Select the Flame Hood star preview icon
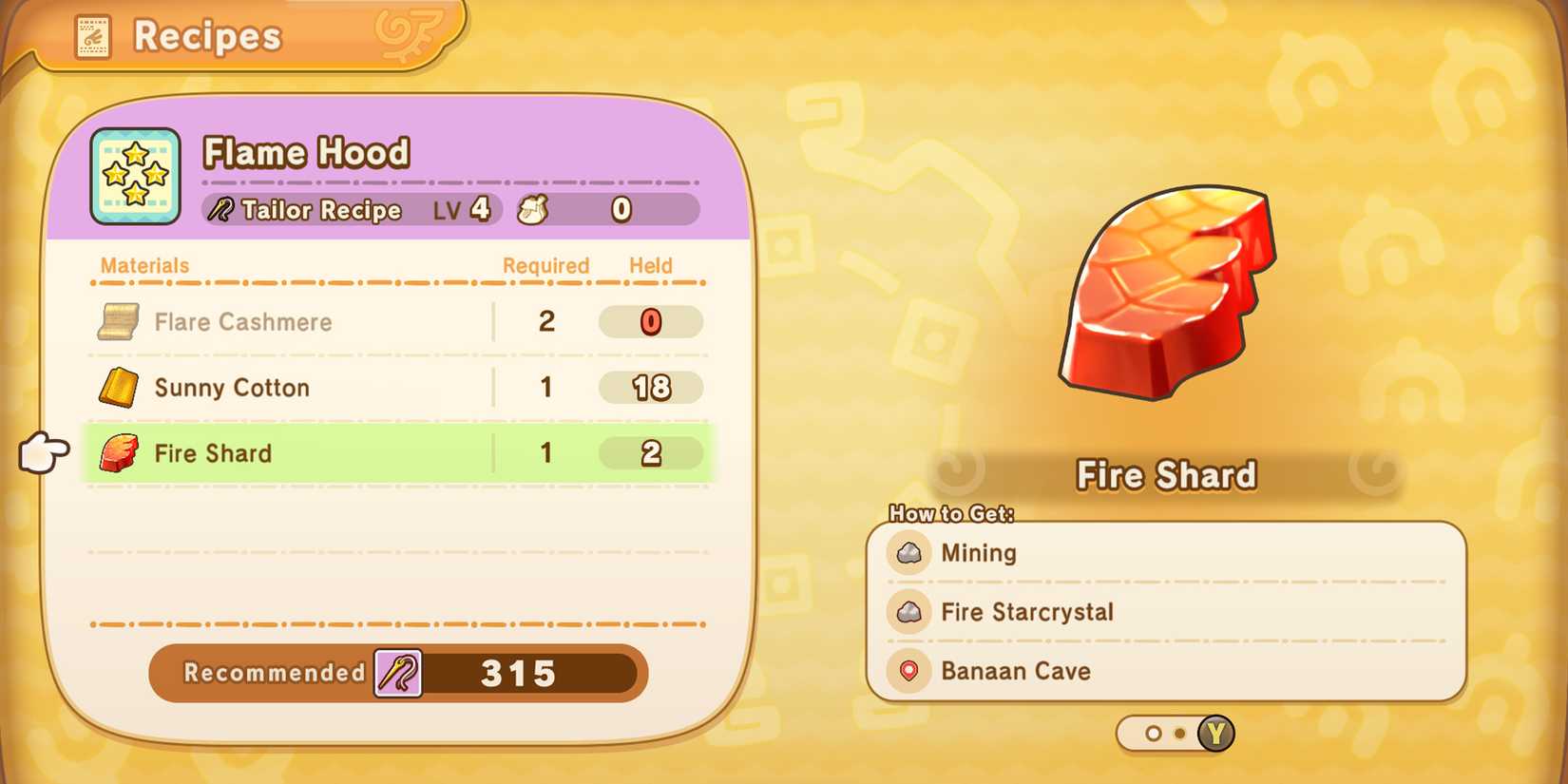 click(134, 176)
